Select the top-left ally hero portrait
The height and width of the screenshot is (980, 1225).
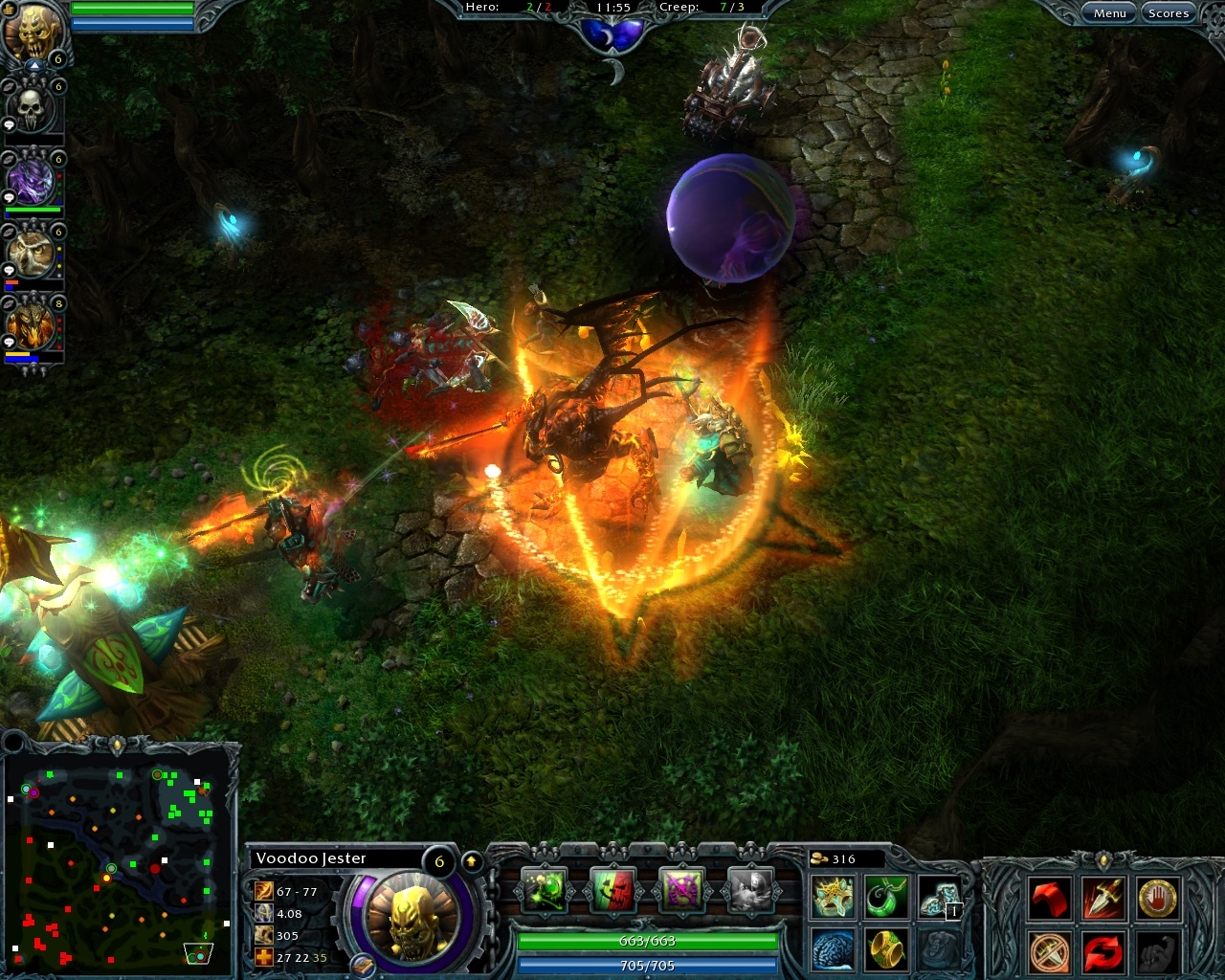coord(32,29)
